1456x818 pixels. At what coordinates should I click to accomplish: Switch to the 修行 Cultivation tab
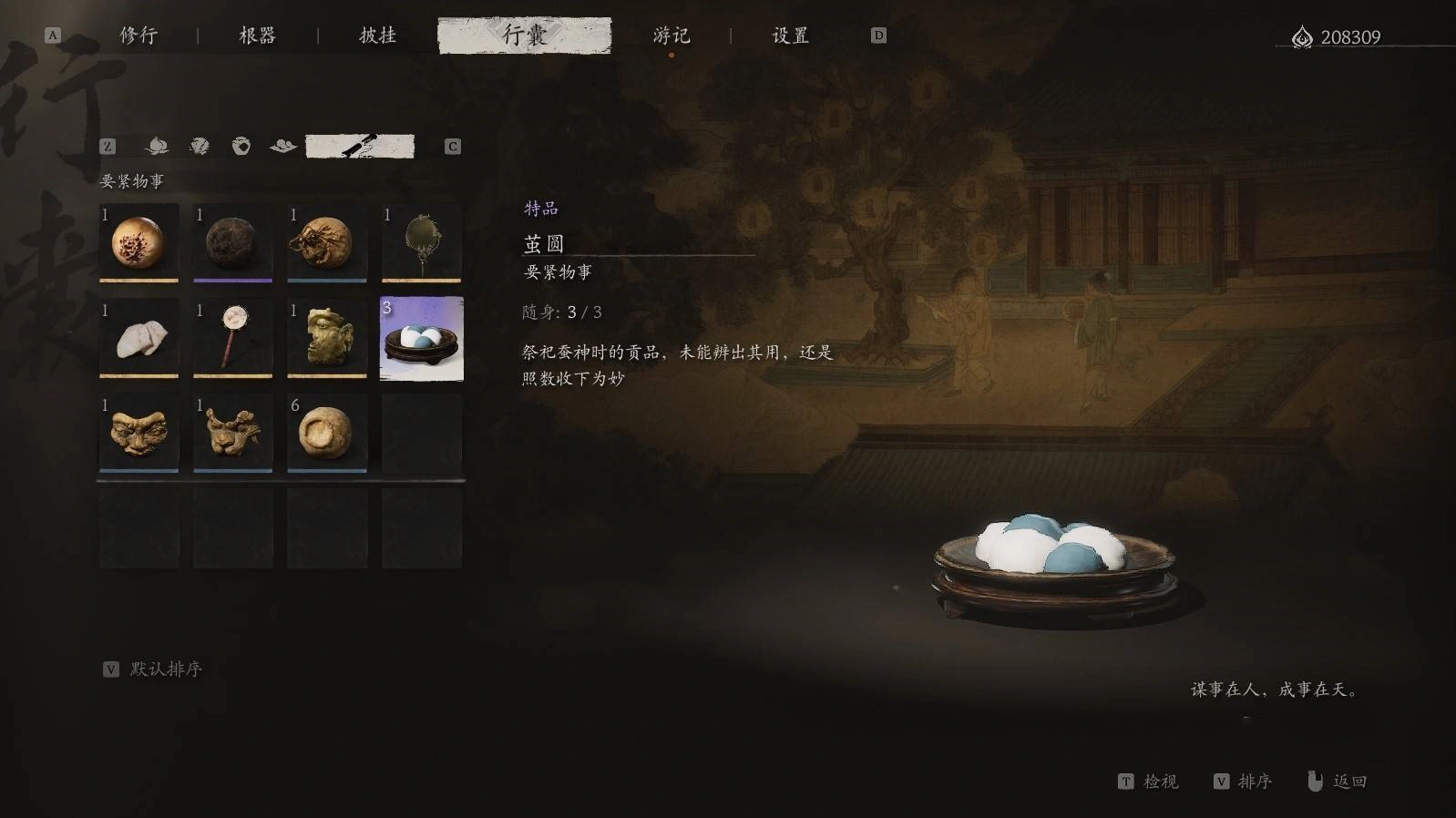138,36
